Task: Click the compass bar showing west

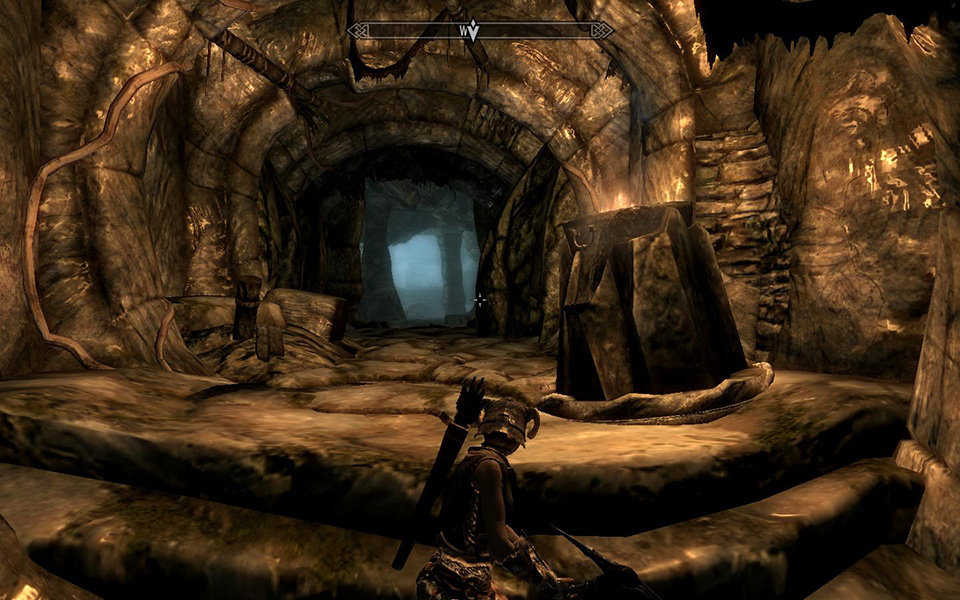Action: point(480,31)
